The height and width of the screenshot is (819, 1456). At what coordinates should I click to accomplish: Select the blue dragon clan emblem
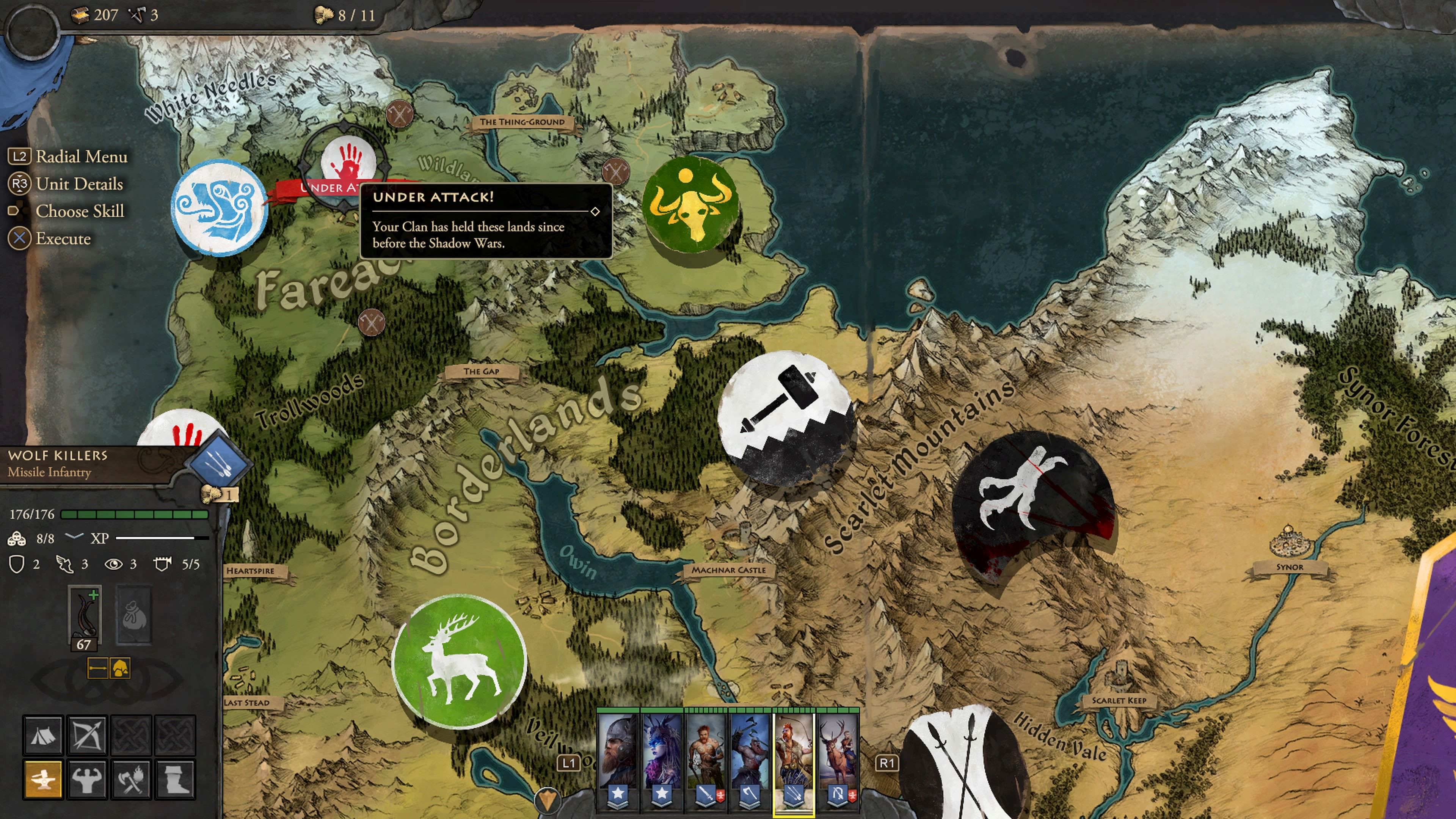(x=219, y=208)
